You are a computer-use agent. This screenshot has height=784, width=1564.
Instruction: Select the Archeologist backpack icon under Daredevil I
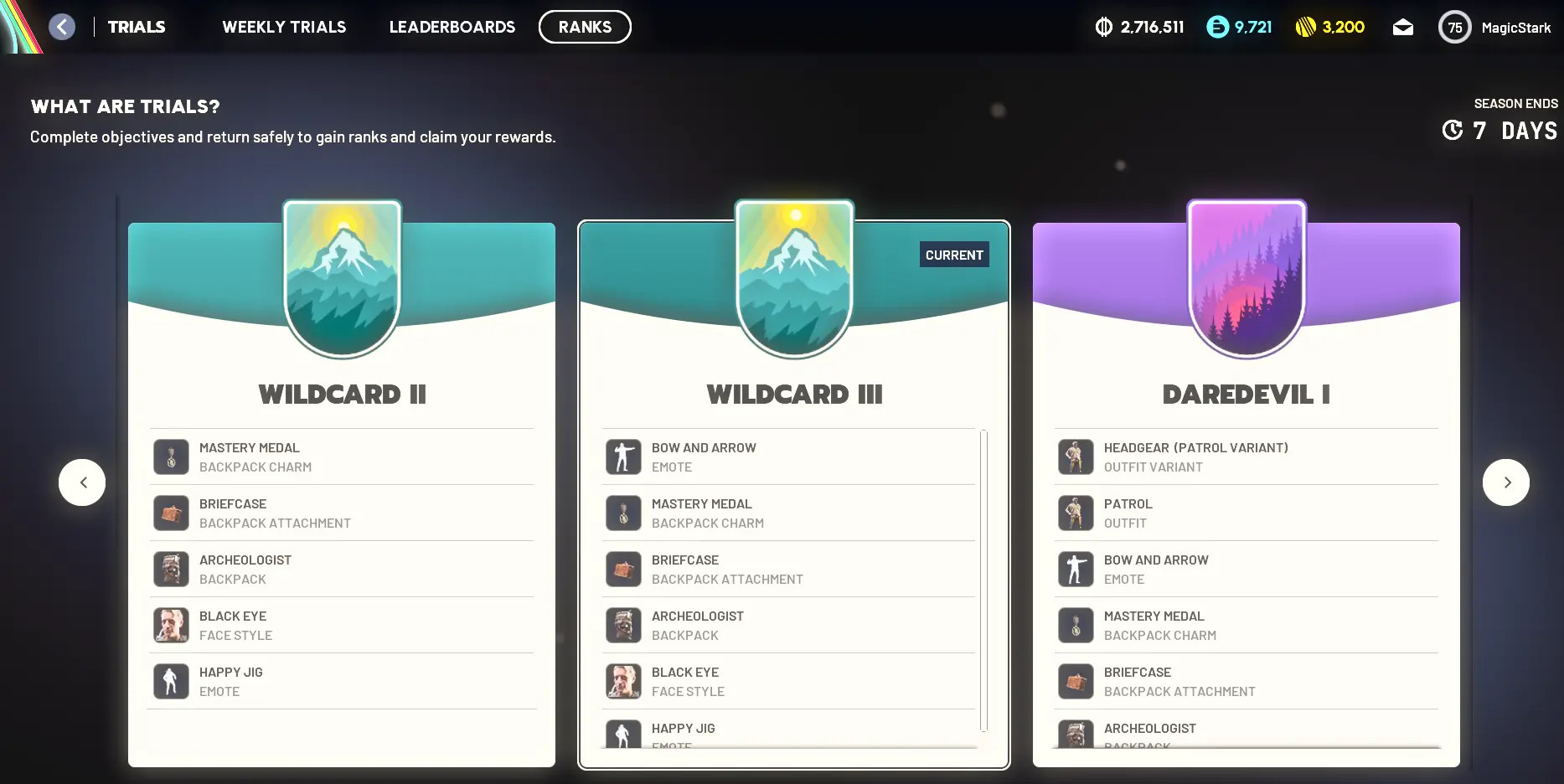pos(1076,735)
